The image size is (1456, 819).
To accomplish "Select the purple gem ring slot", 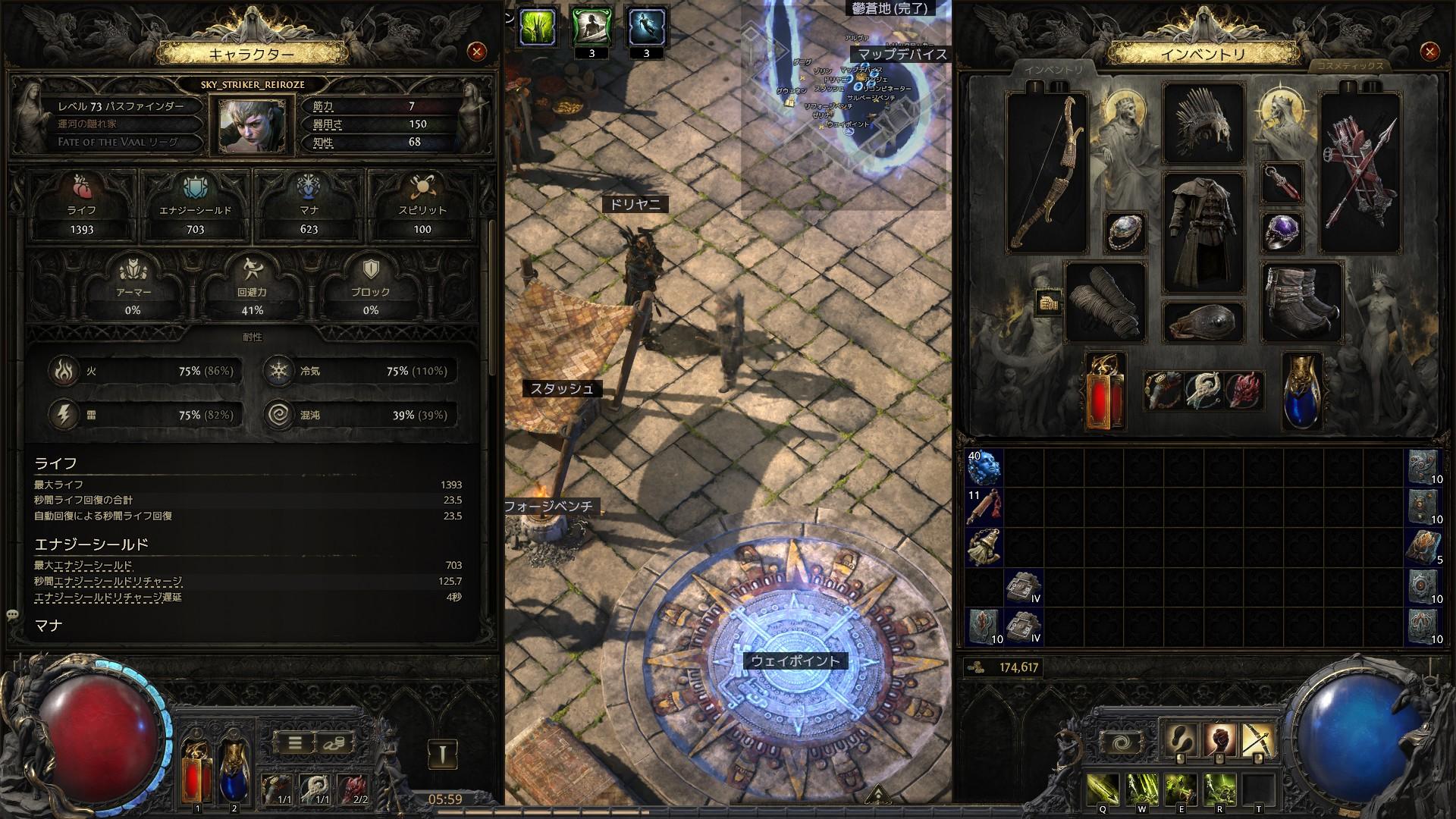I will pyautogui.click(x=1282, y=231).
